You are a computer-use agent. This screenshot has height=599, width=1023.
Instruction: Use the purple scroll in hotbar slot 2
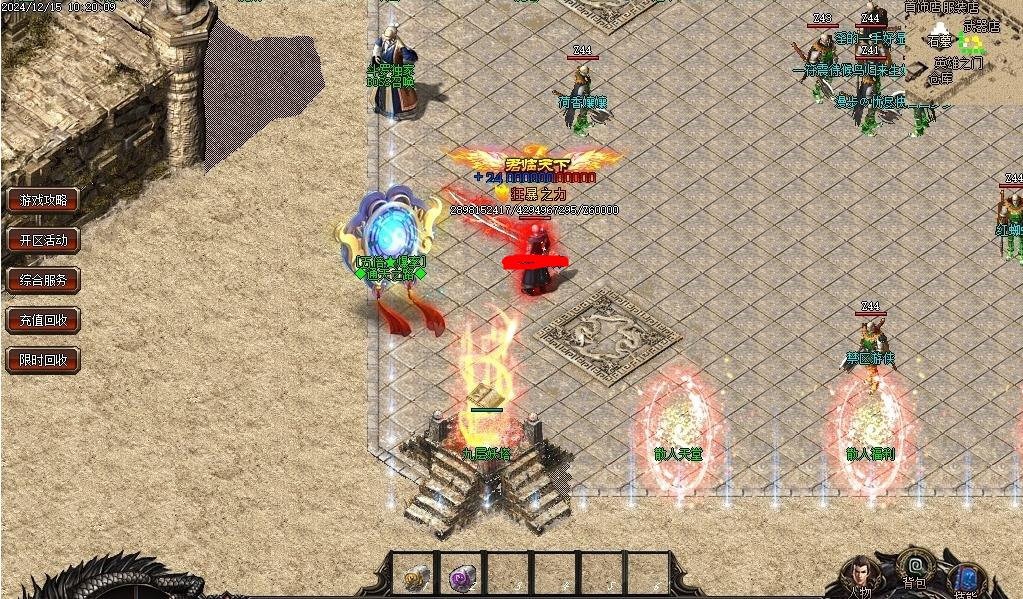462,576
